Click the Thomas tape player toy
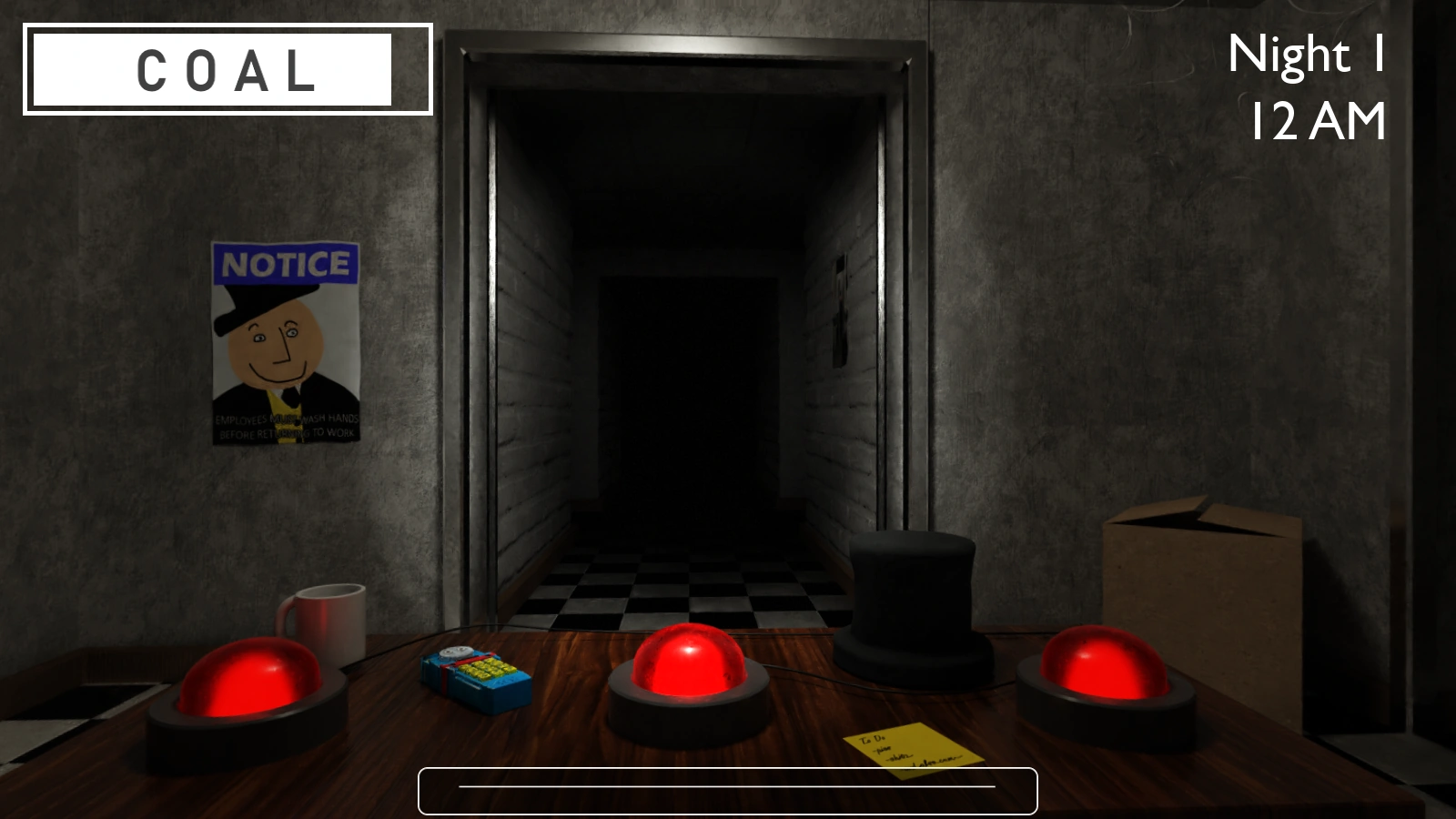The image size is (1456, 819). point(474,673)
